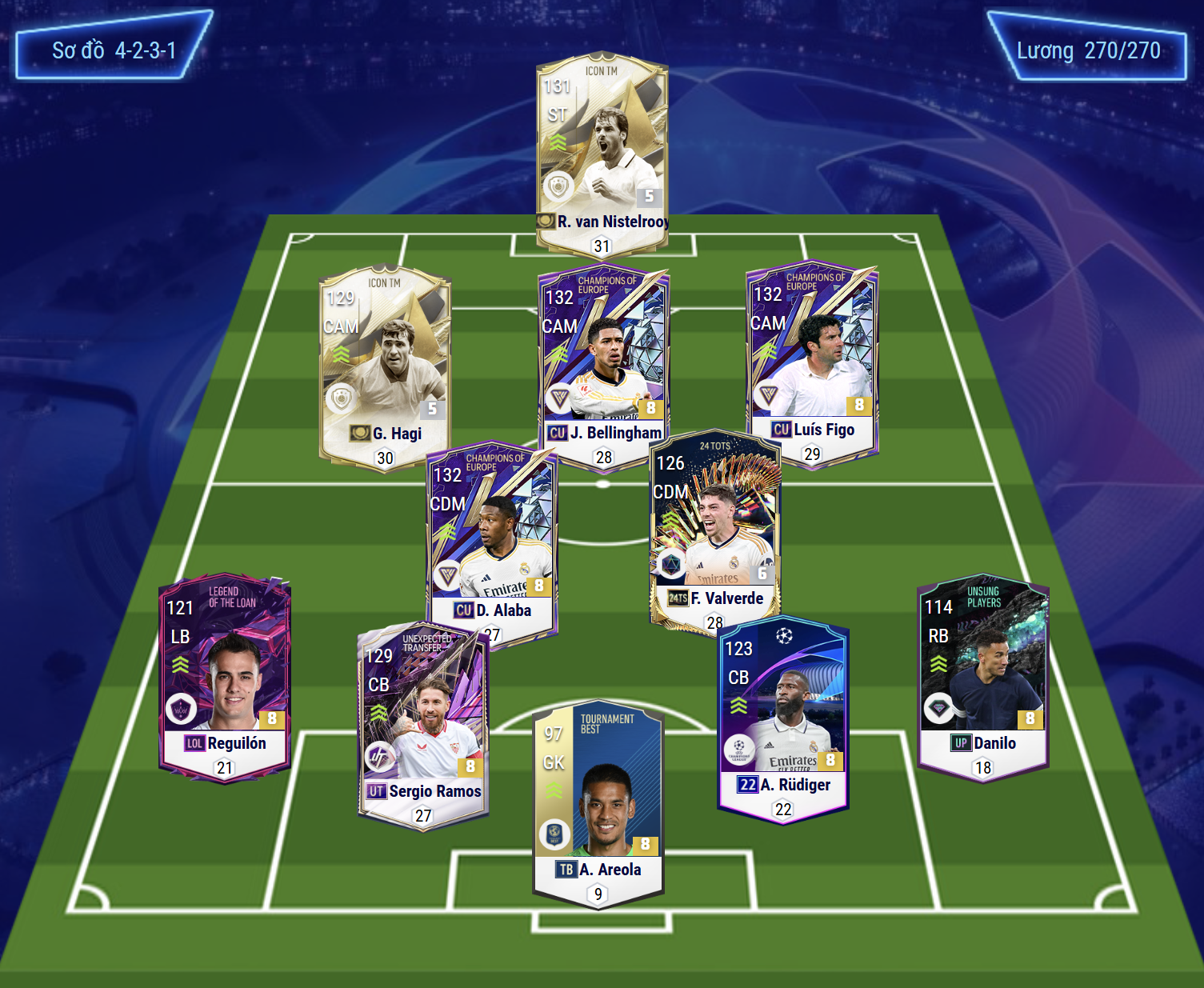
Task: Pick the Sergio Ramos centre-back card
Action: [422, 724]
